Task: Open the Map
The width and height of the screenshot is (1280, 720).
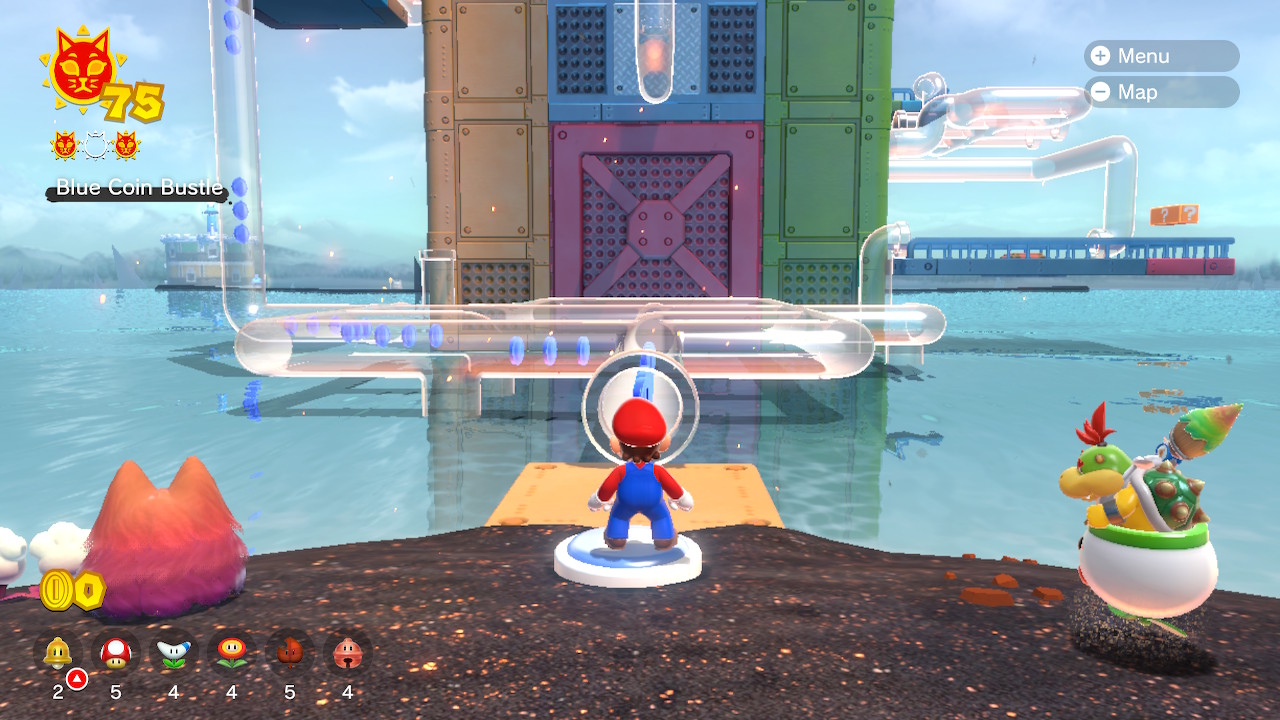Action: pos(1160,92)
